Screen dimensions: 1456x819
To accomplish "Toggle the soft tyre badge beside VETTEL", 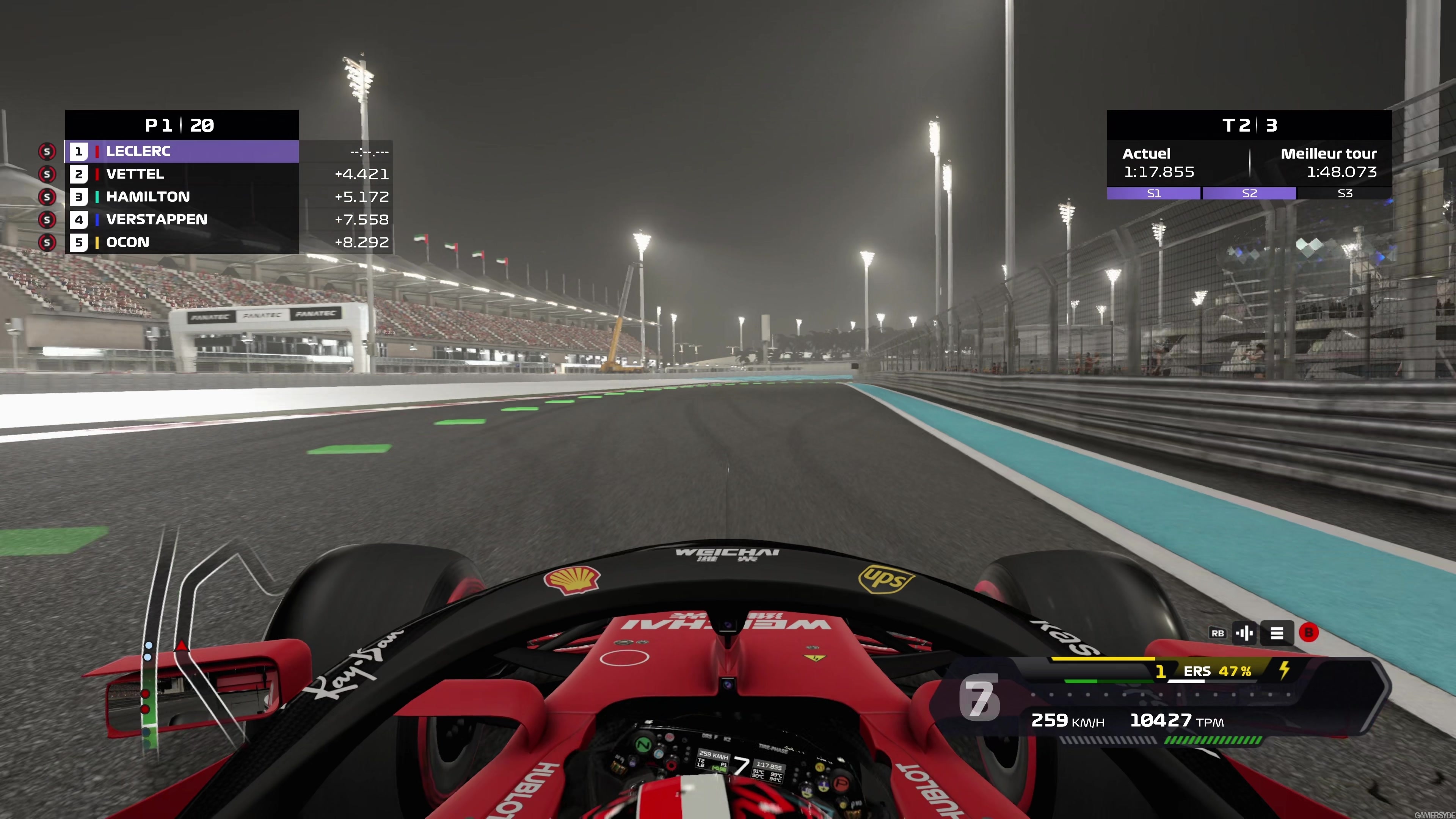I will point(47,174).
